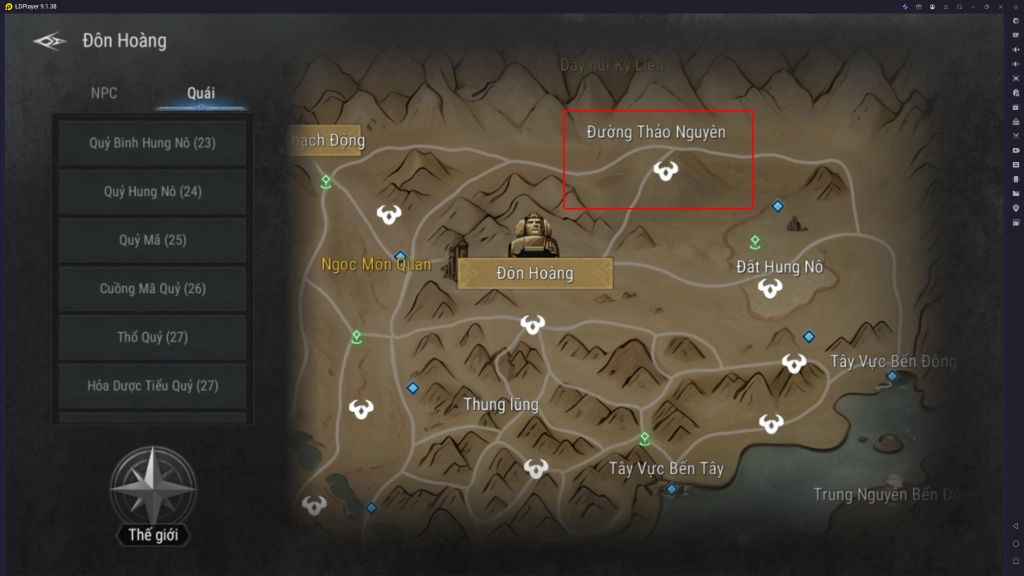Click the Tây Vực Bến Tây map label
Viewport: 1024px width, 576px height.
pyautogui.click(x=666, y=468)
